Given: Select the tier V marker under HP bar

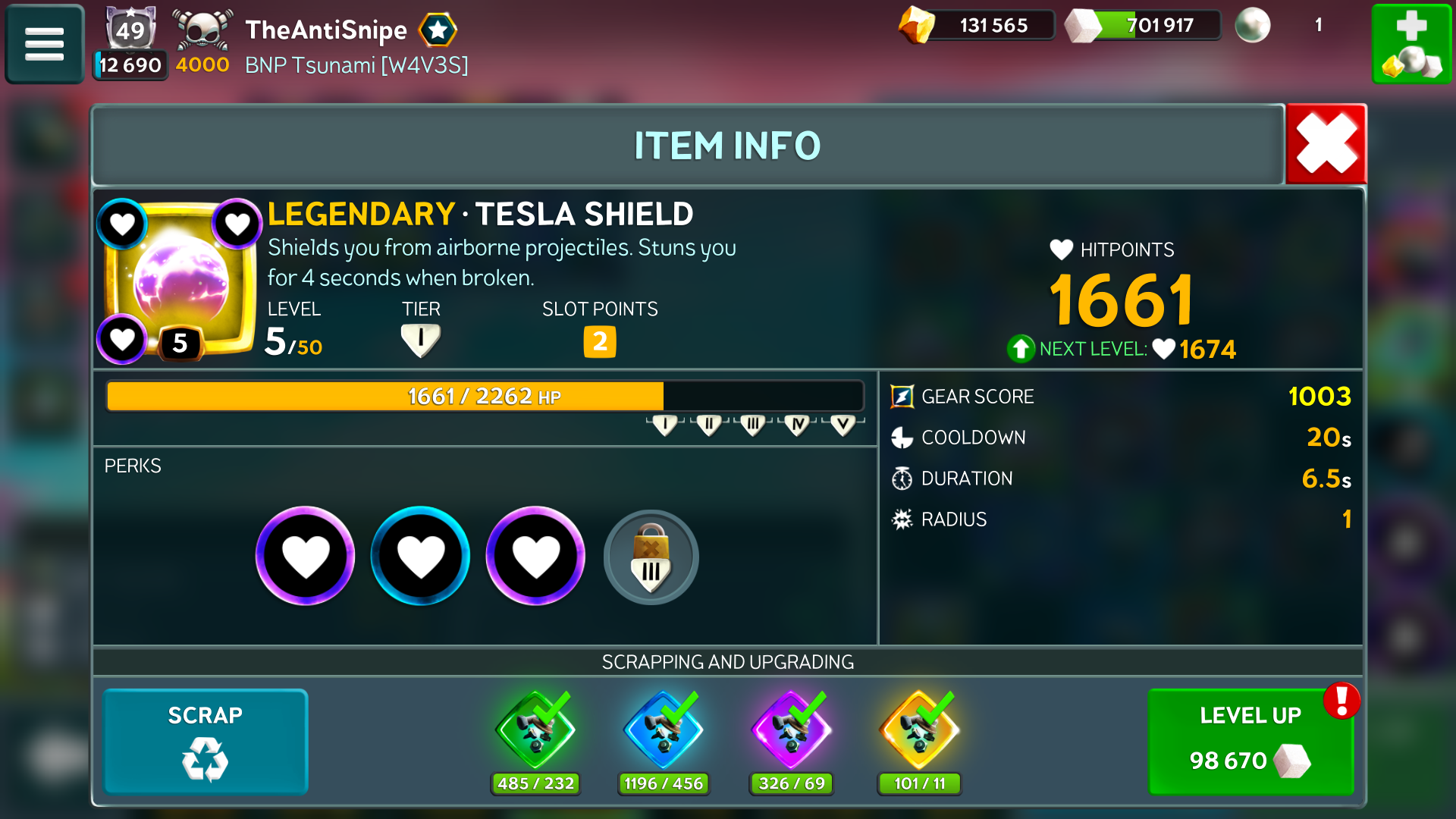Looking at the screenshot, I should (843, 425).
